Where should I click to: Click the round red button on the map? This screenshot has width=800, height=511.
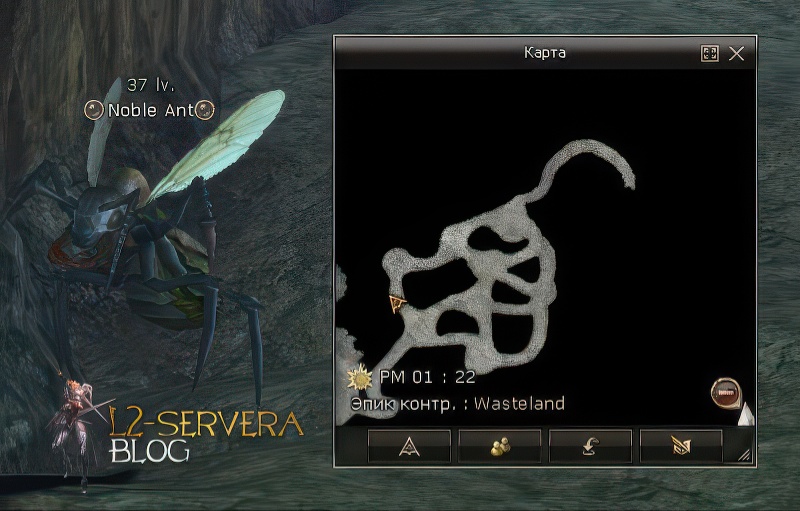tap(725, 392)
